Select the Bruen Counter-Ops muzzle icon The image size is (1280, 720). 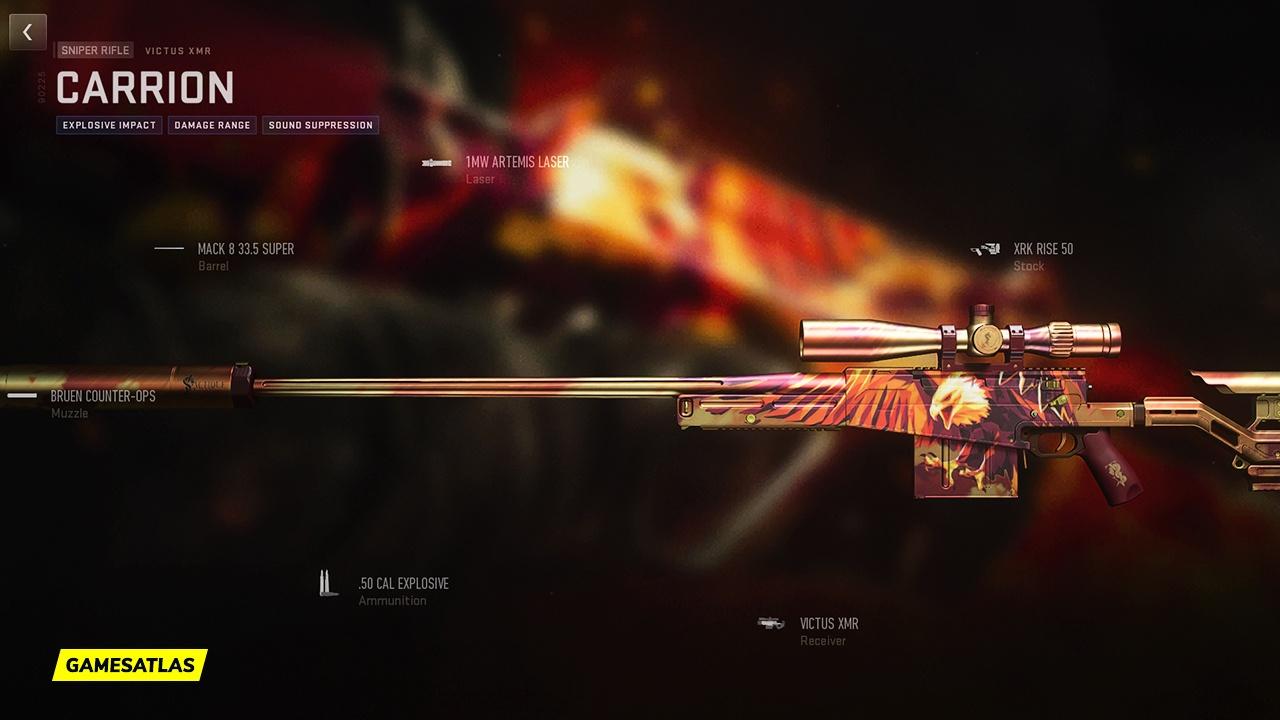(x=20, y=394)
